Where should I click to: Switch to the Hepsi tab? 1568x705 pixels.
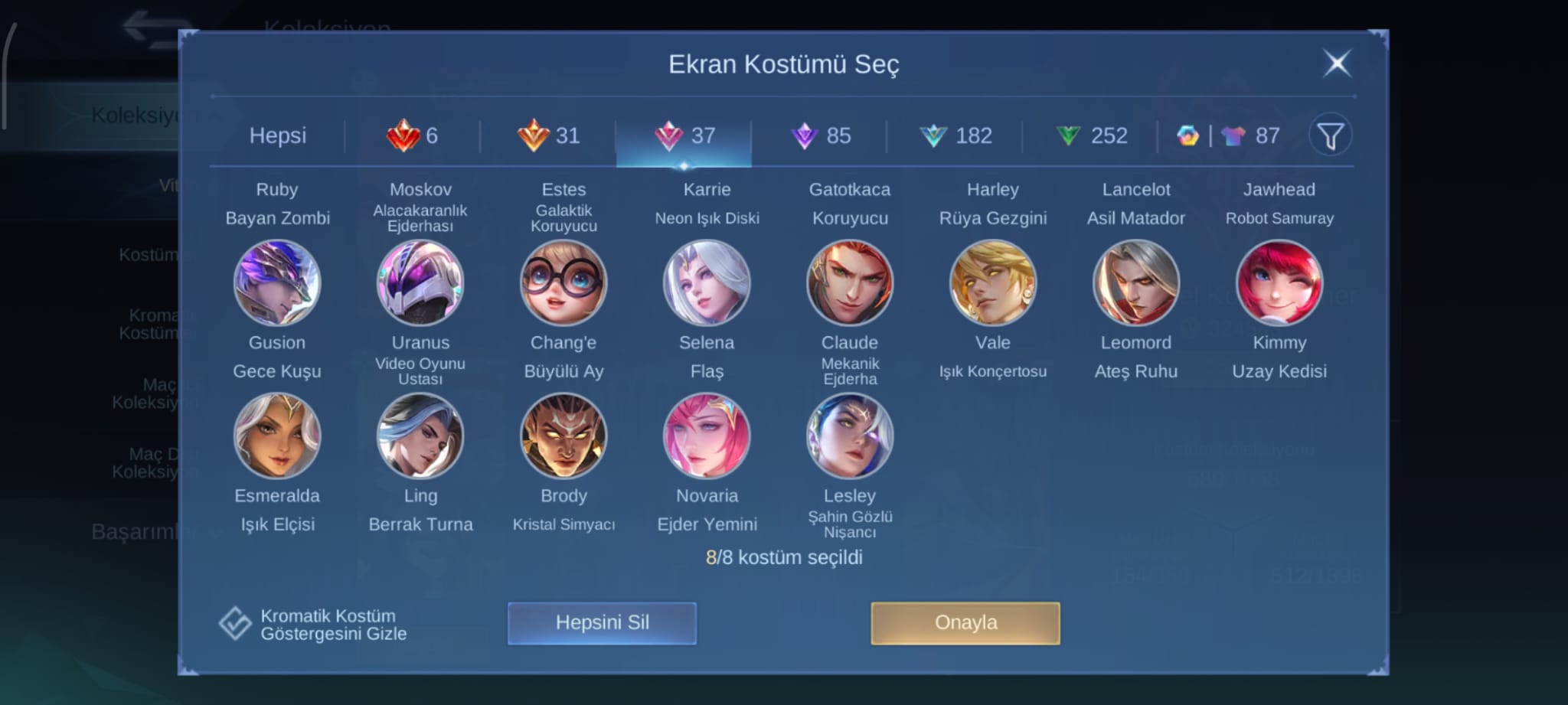[x=277, y=135]
